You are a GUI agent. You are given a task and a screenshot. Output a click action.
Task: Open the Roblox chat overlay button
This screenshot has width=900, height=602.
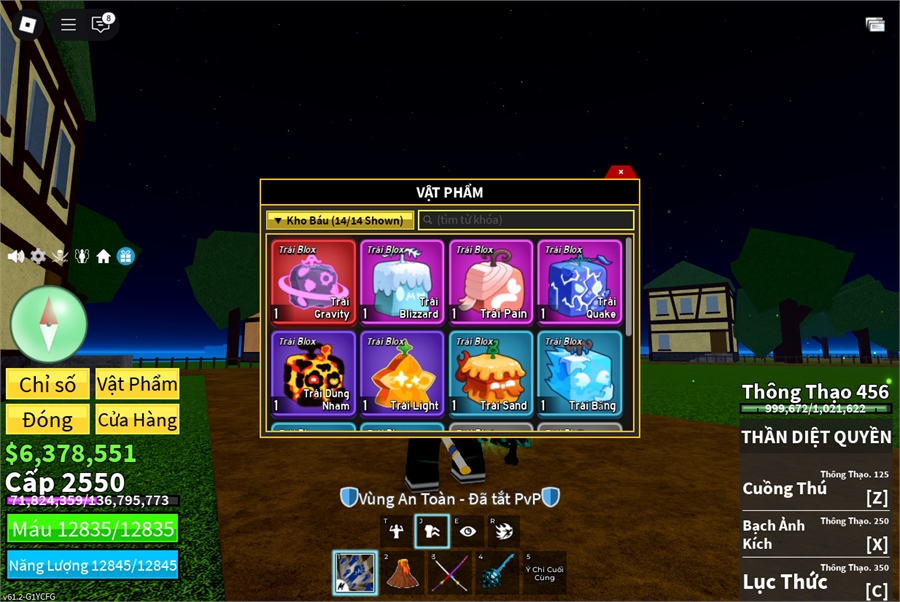coord(101,25)
